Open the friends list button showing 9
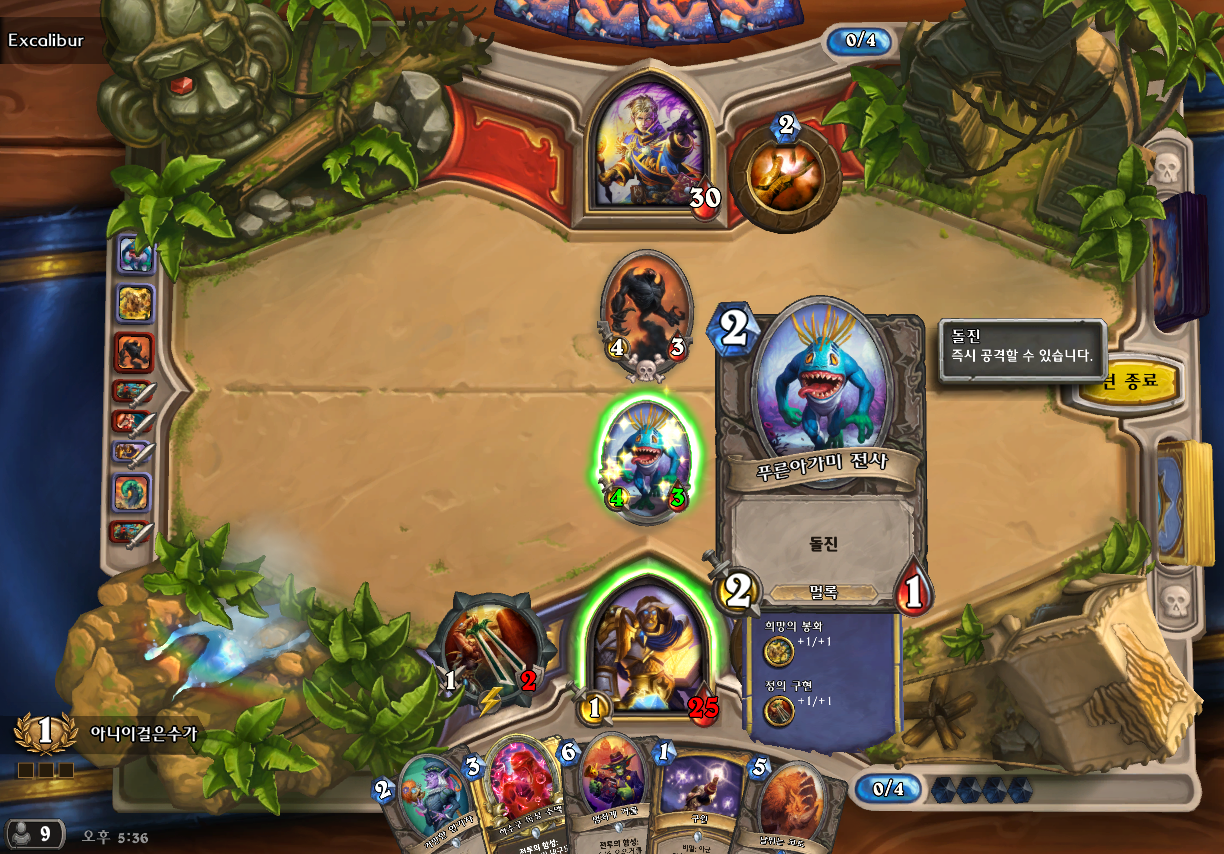The height and width of the screenshot is (854, 1224). (33, 834)
